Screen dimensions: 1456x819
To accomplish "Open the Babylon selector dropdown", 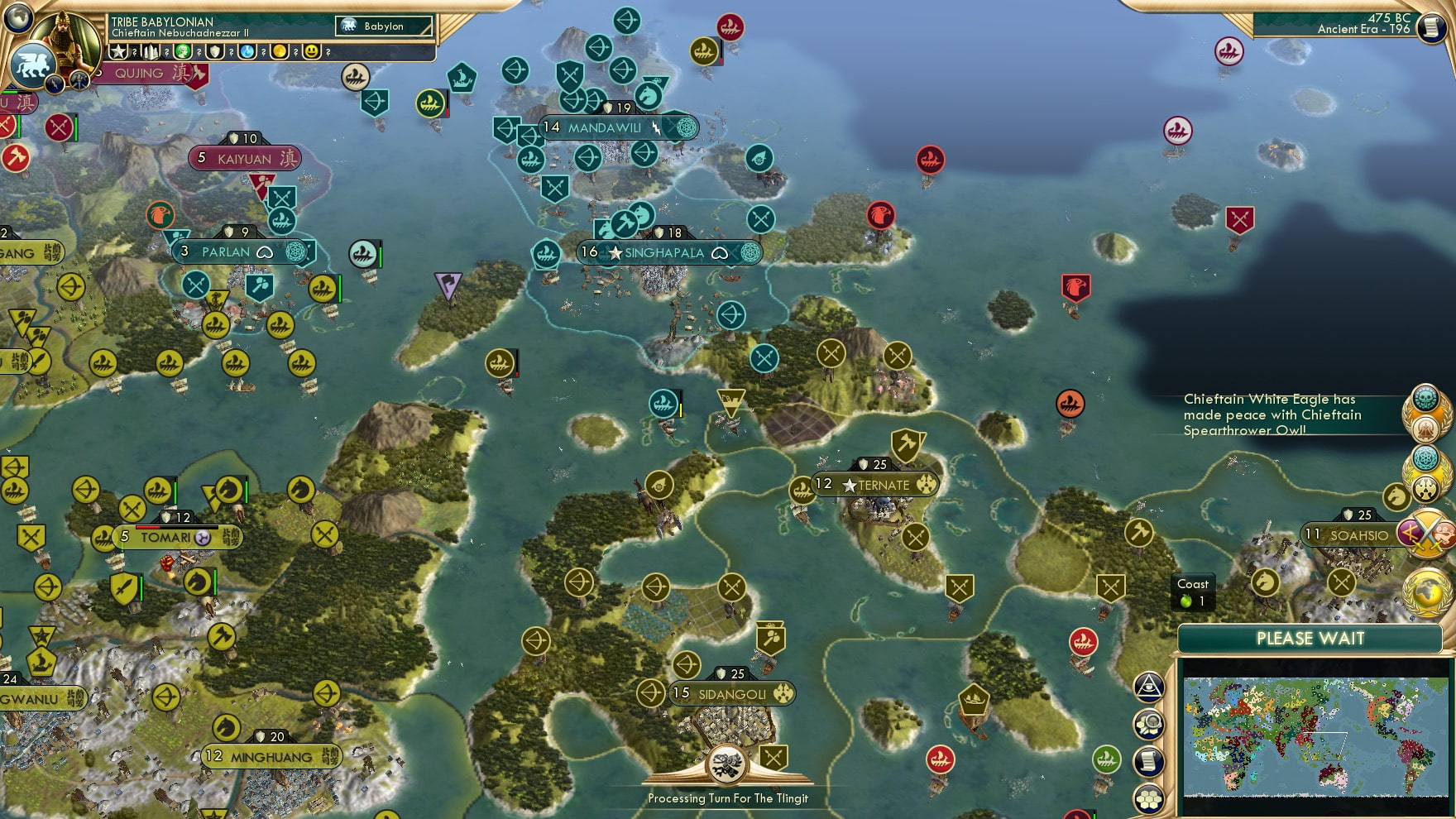I will click(x=385, y=26).
